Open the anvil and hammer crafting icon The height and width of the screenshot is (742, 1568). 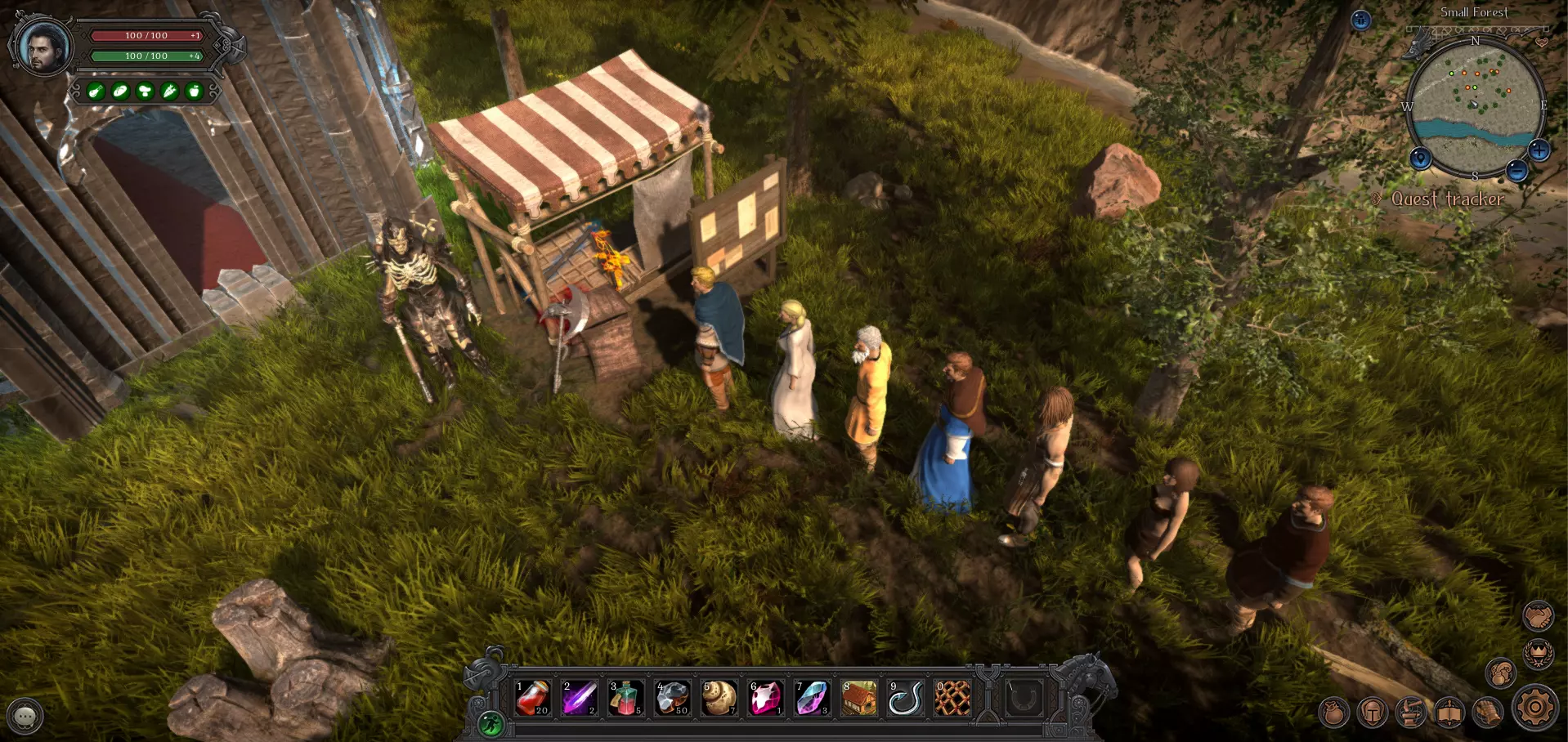click(x=1411, y=713)
